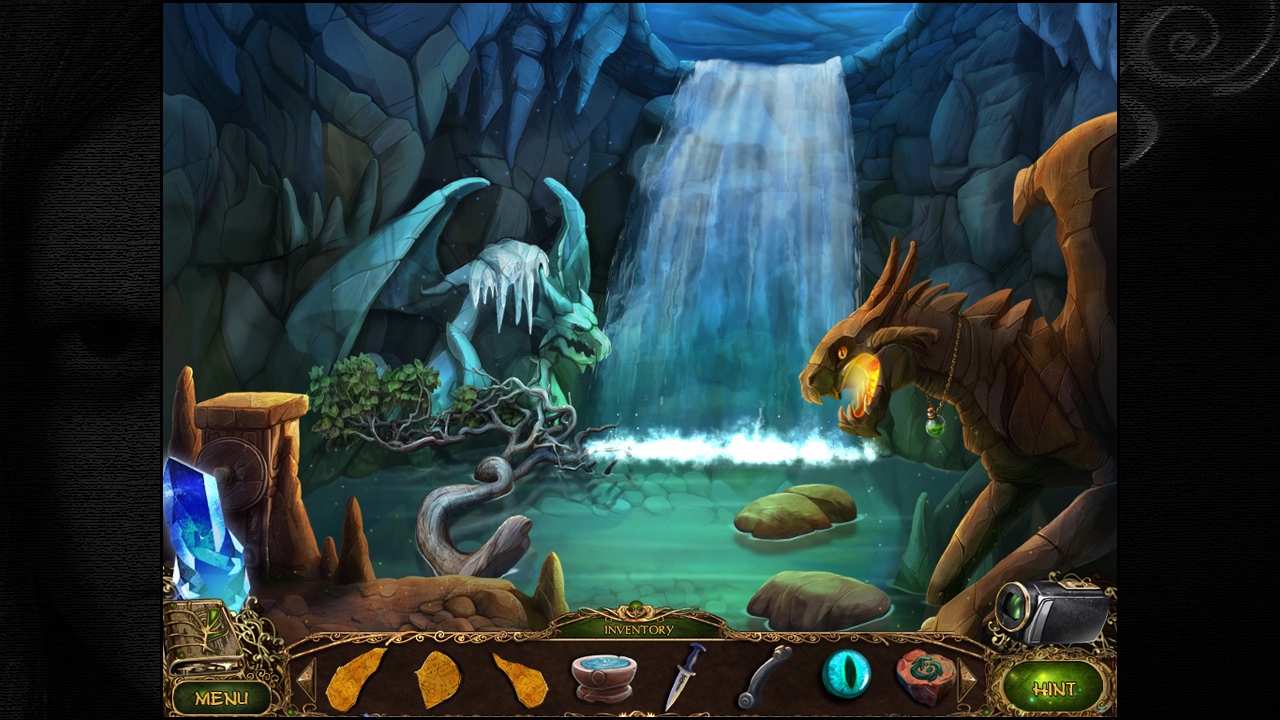Screen dimensions: 1280x720
Task: Open the video camera recordings
Action: click(1050, 610)
